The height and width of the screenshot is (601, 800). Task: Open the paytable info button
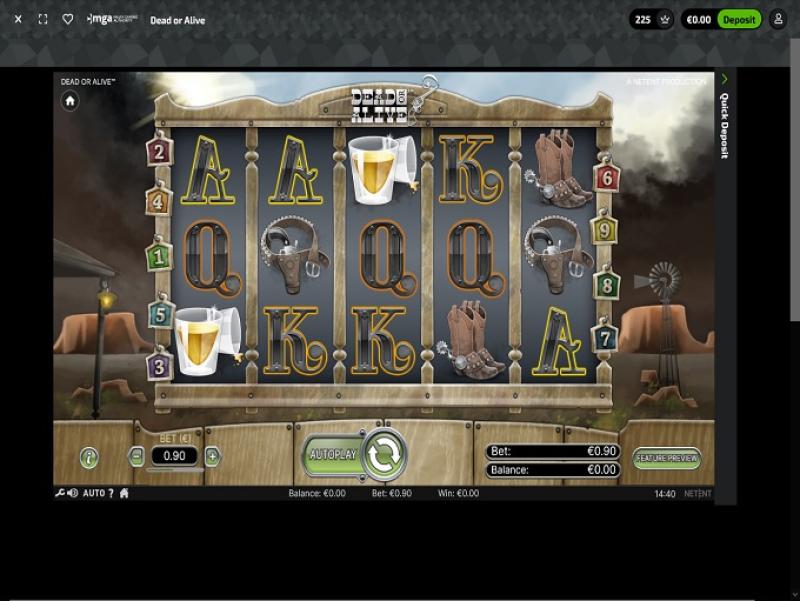point(90,458)
